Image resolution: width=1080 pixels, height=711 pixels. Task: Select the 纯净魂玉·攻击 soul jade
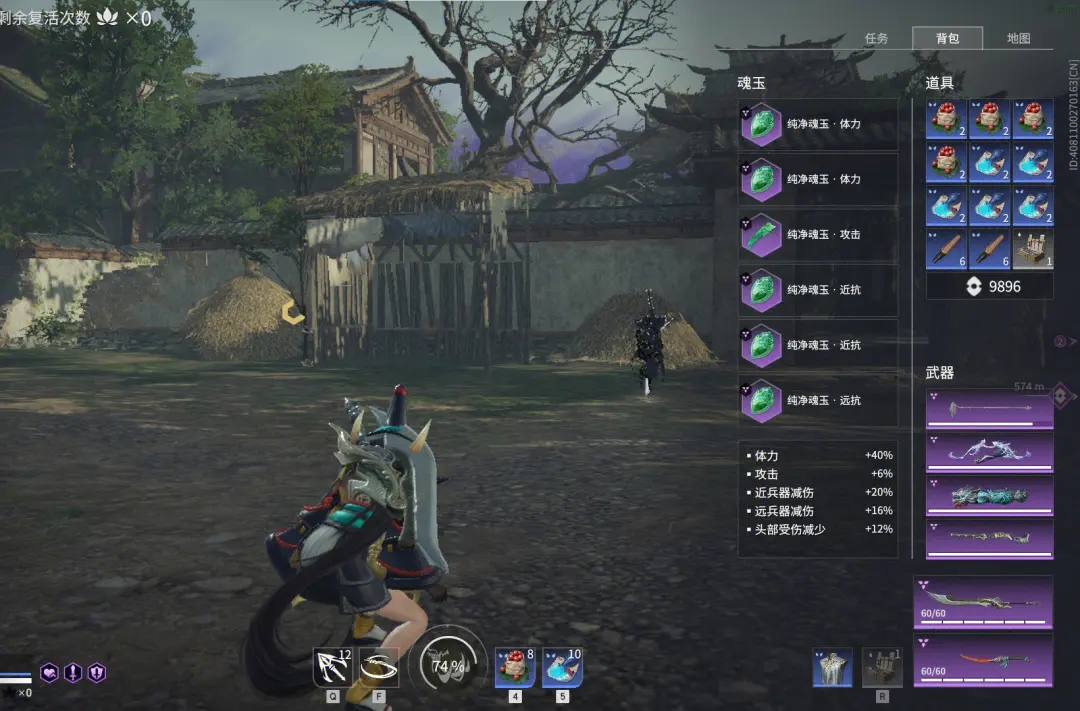click(x=818, y=235)
